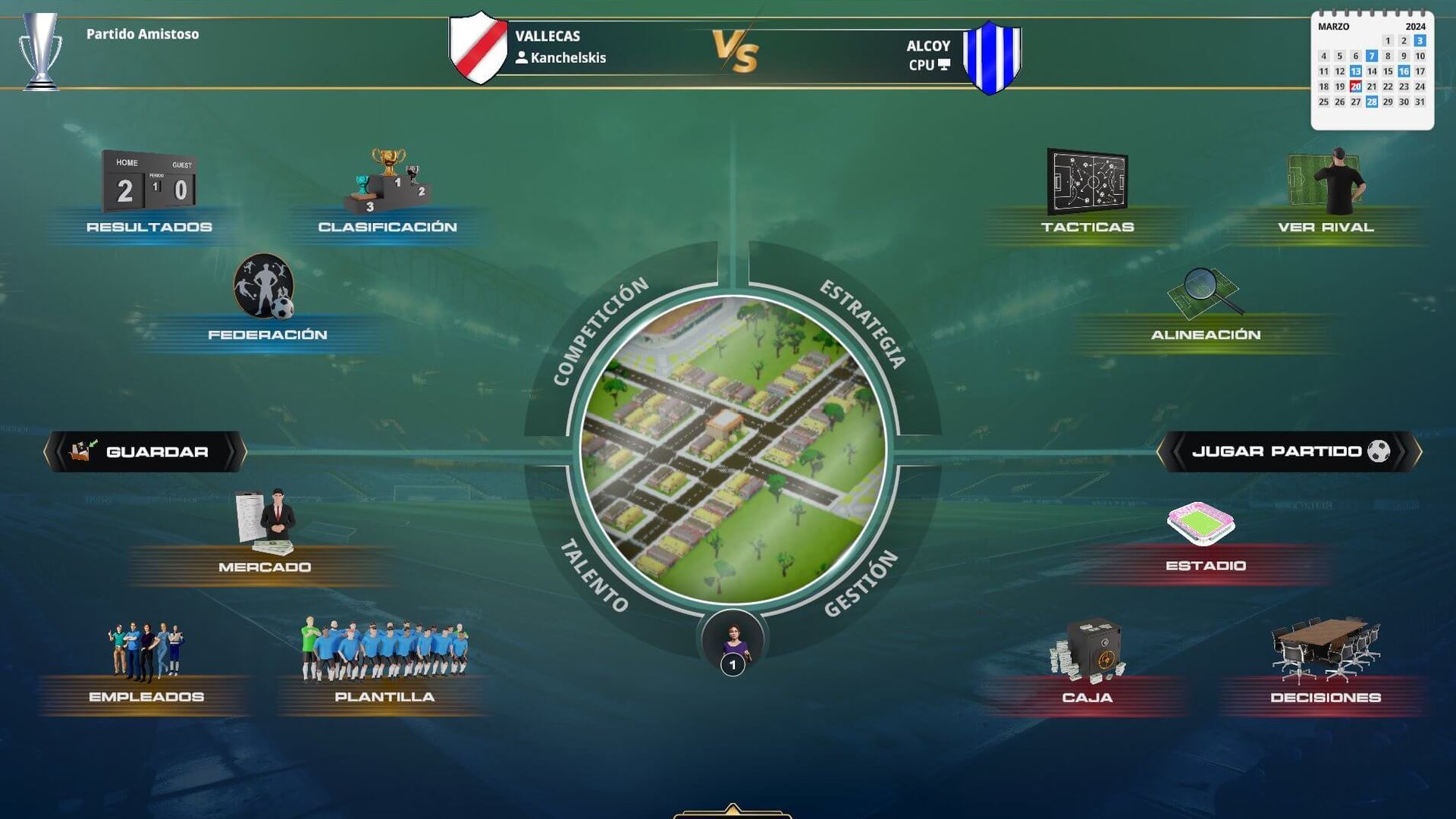Go to the Decisiones boardroom

pyautogui.click(x=1325, y=661)
